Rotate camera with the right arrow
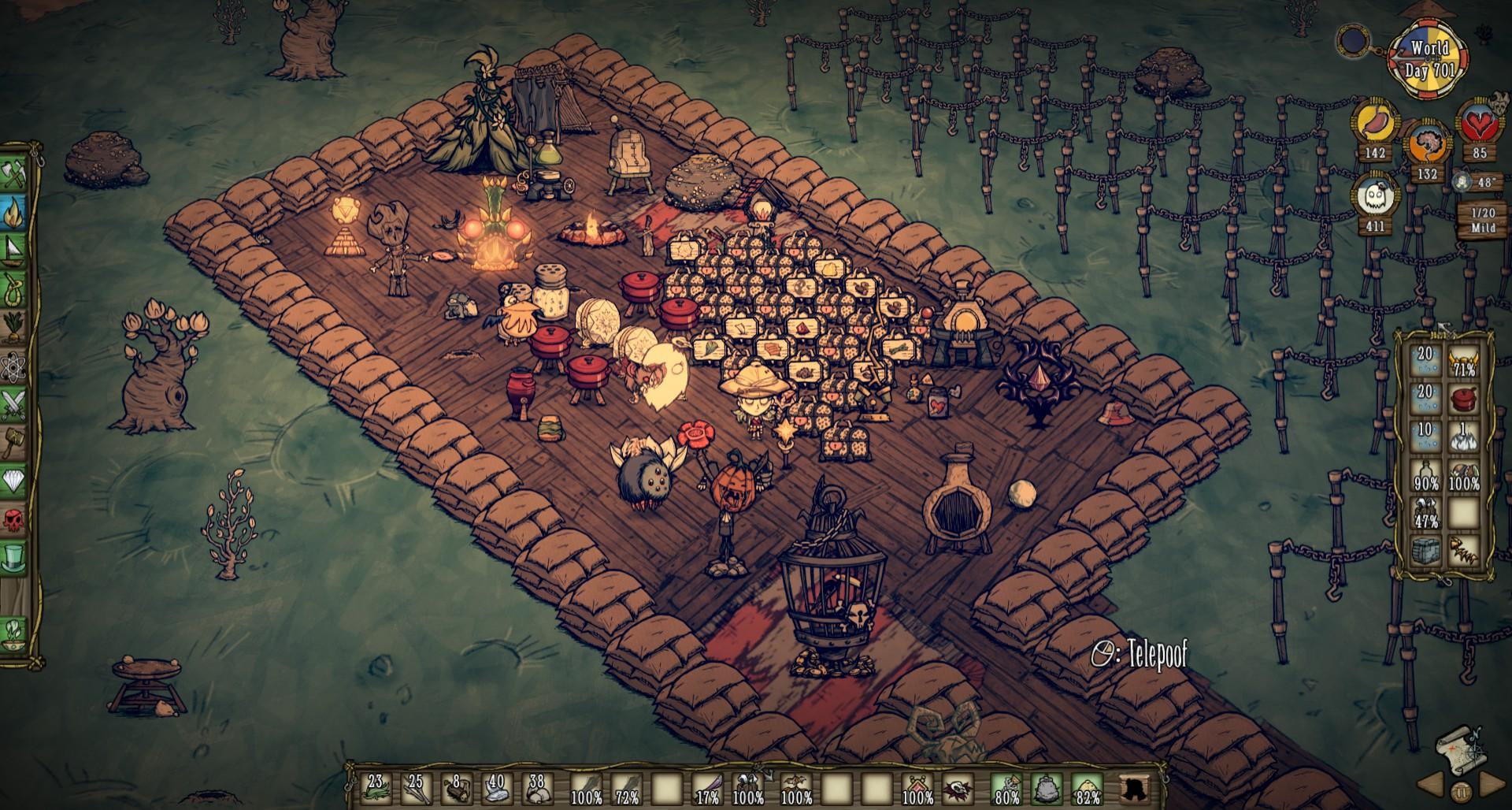This screenshot has height=810, width=1512. (x=1489, y=785)
